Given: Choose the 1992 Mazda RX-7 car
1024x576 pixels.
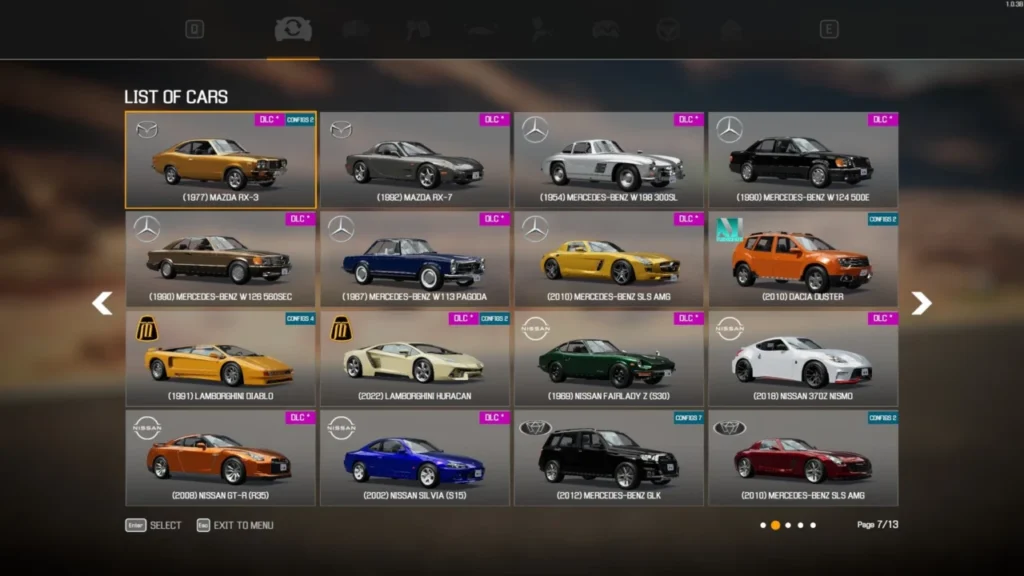Looking at the screenshot, I should click(415, 160).
